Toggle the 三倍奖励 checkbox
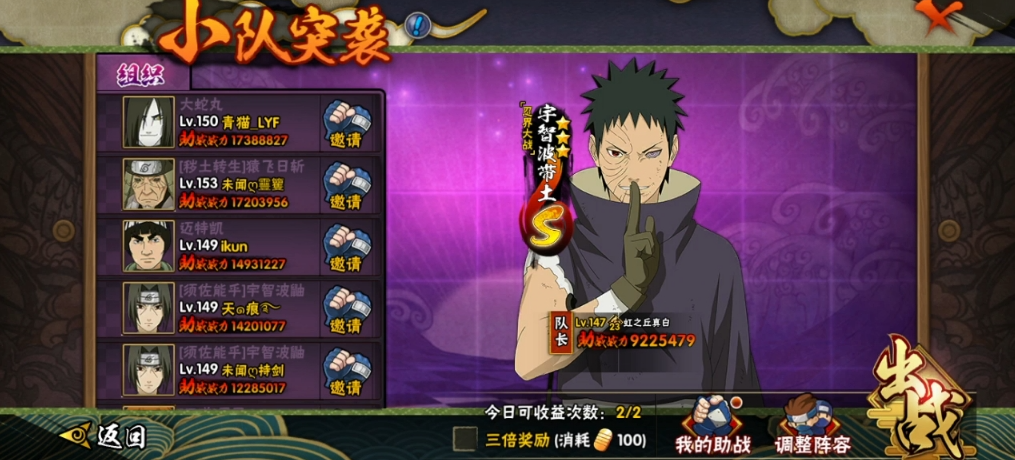 coord(464,438)
